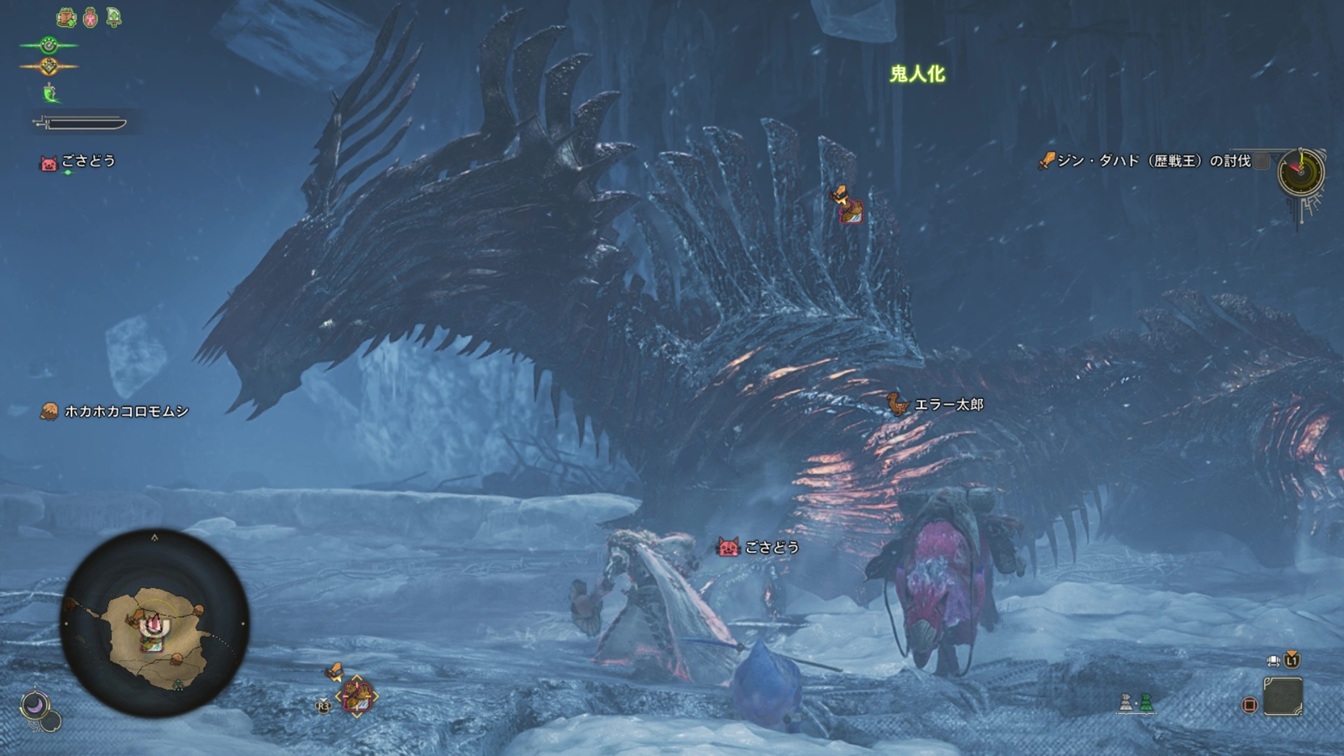Click the green horn buff status icon

coord(113,17)
